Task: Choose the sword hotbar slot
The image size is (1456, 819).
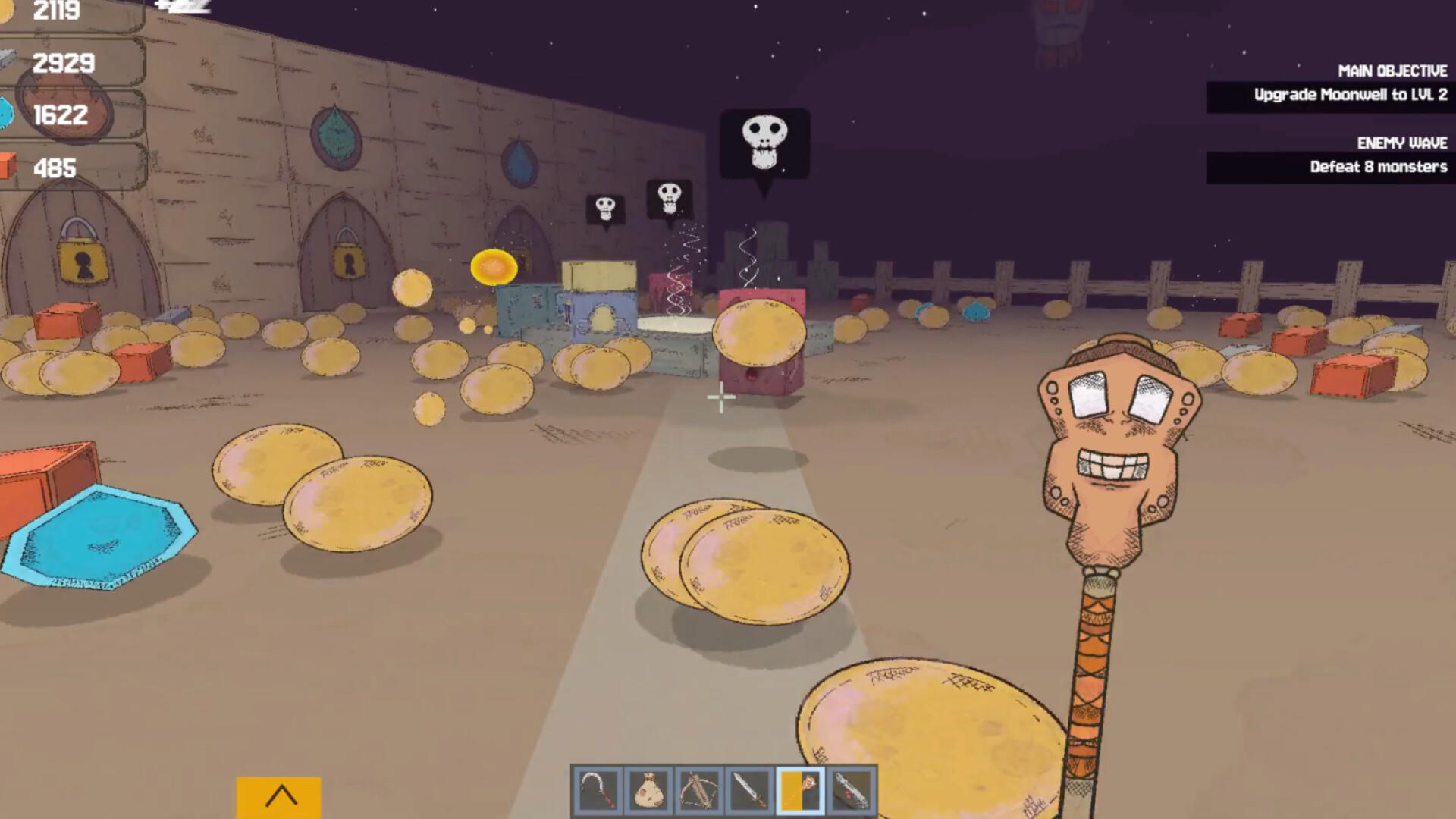Action: [750, 791]
